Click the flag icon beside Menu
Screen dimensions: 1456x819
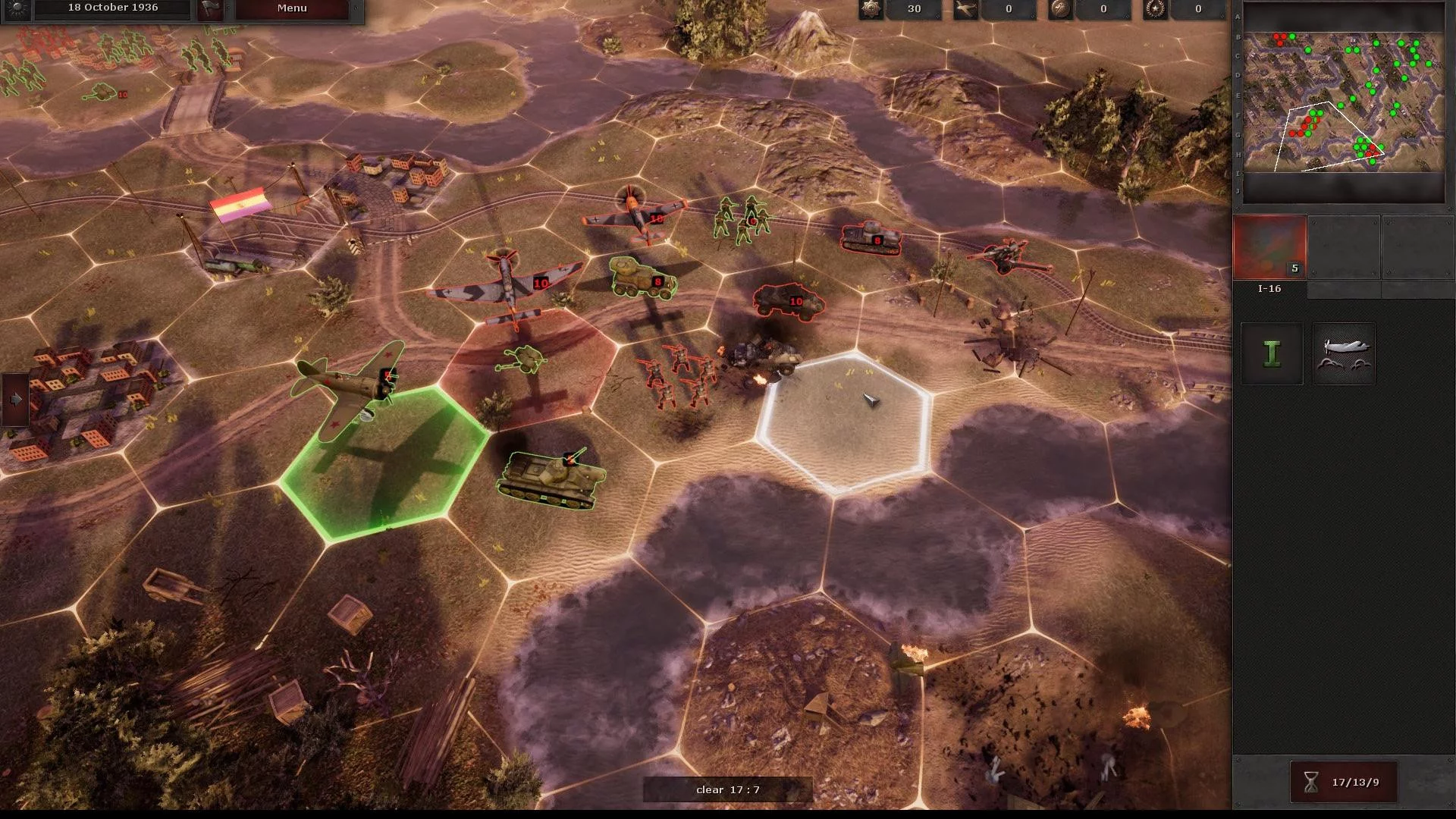(210, 8)
